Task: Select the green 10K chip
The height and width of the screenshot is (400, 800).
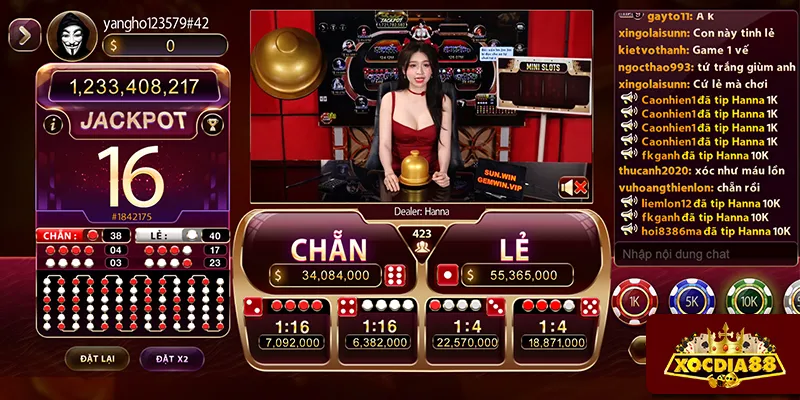Action: point(745,301)
